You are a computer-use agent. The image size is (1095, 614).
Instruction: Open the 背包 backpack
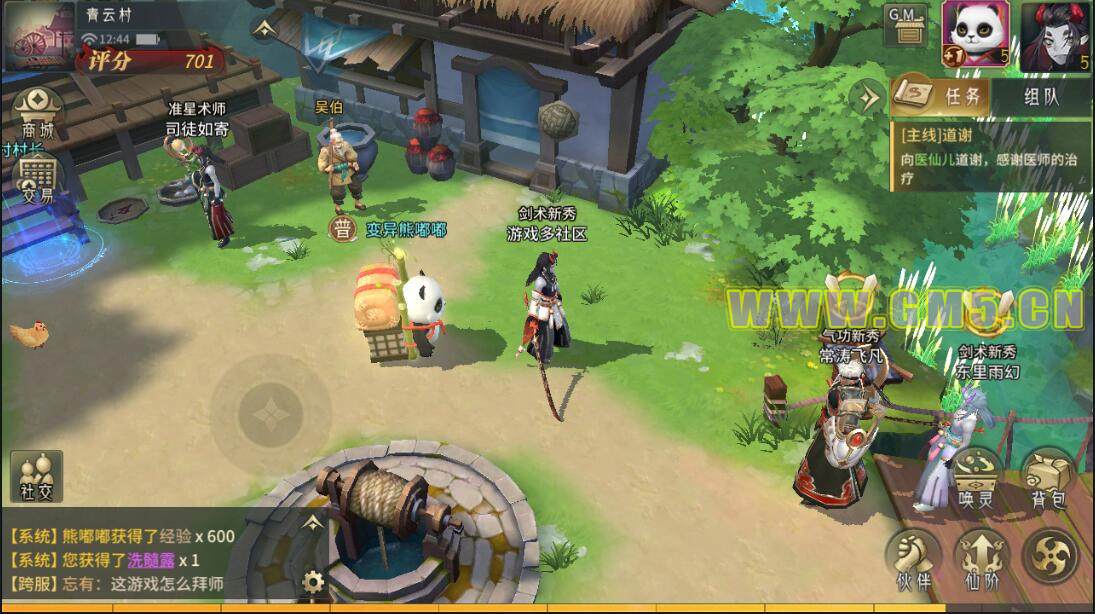pyautogui.click(x=1049, y=478)
